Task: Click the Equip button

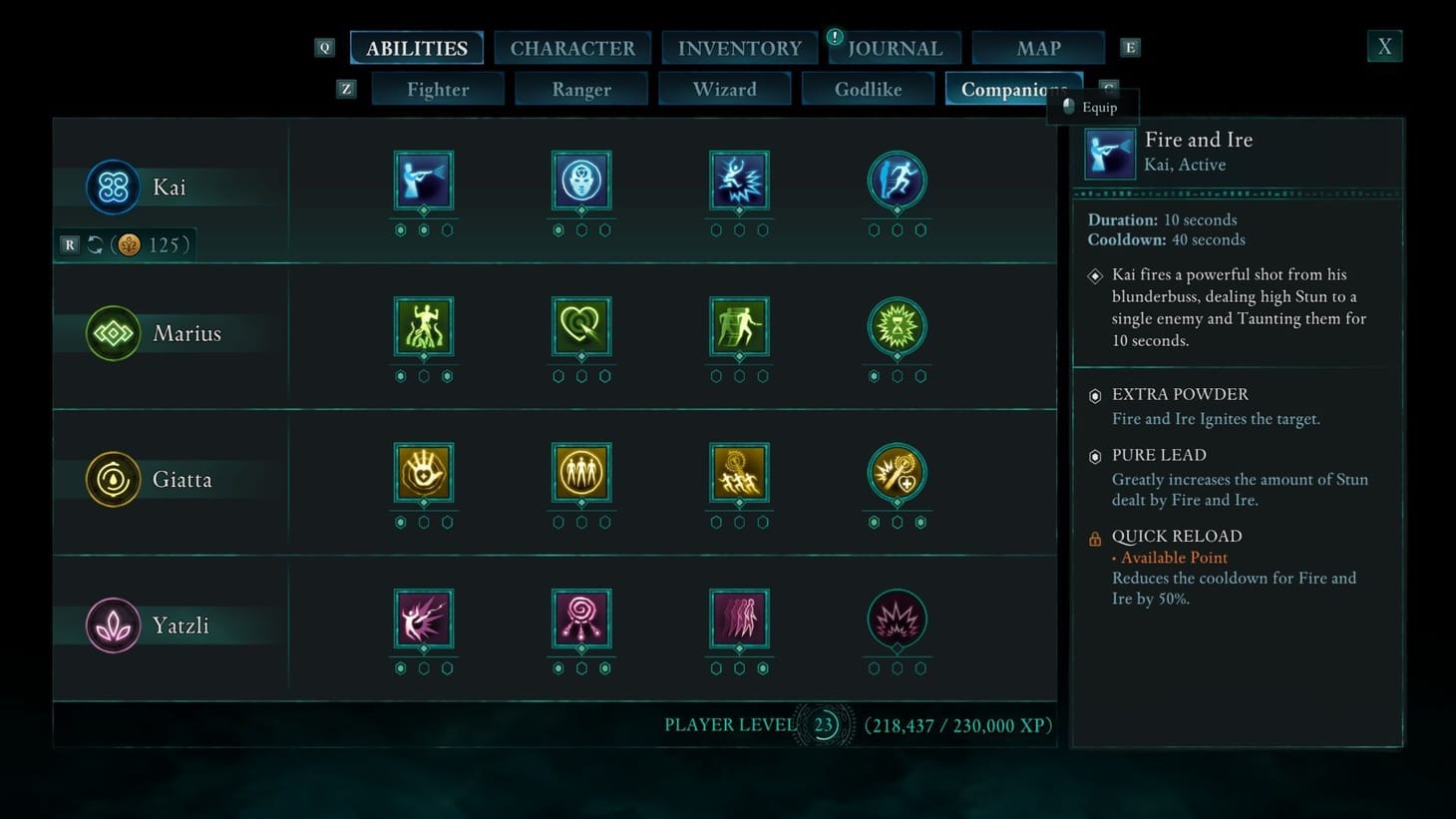Action: [1093, 106]
